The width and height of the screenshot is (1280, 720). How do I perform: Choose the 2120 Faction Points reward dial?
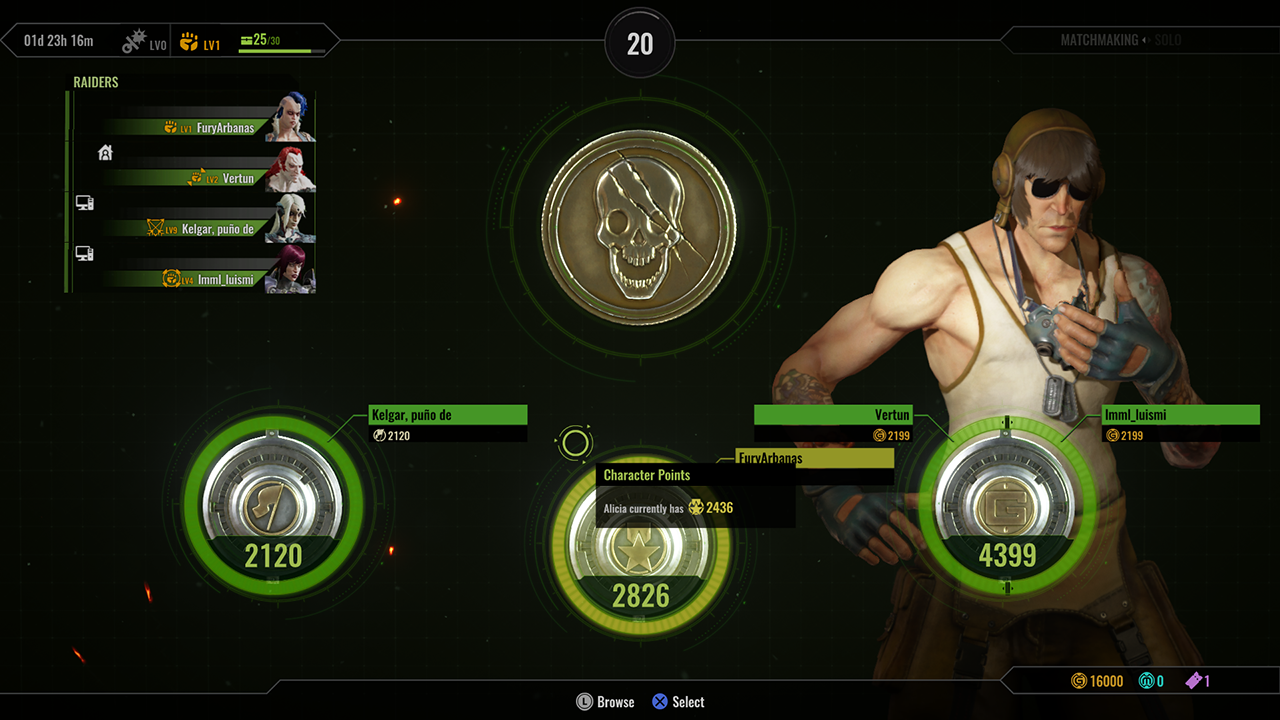click(273, 508)
